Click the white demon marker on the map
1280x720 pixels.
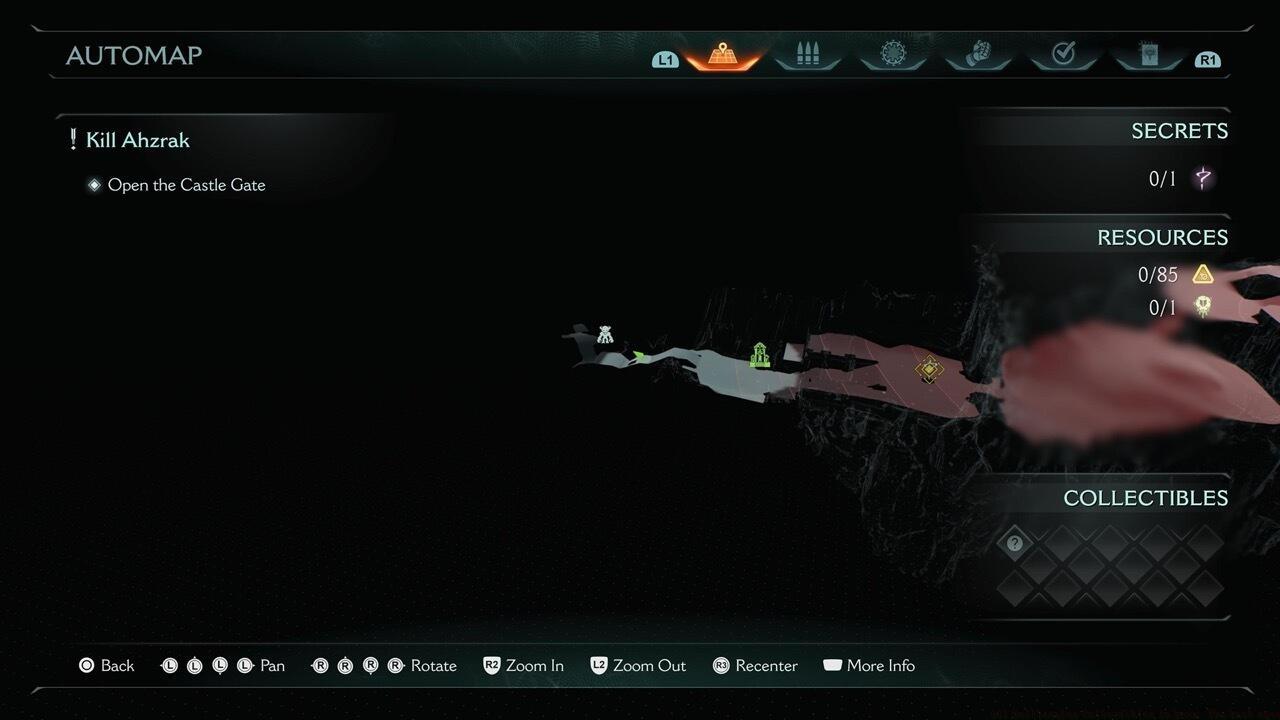[604, 334]
